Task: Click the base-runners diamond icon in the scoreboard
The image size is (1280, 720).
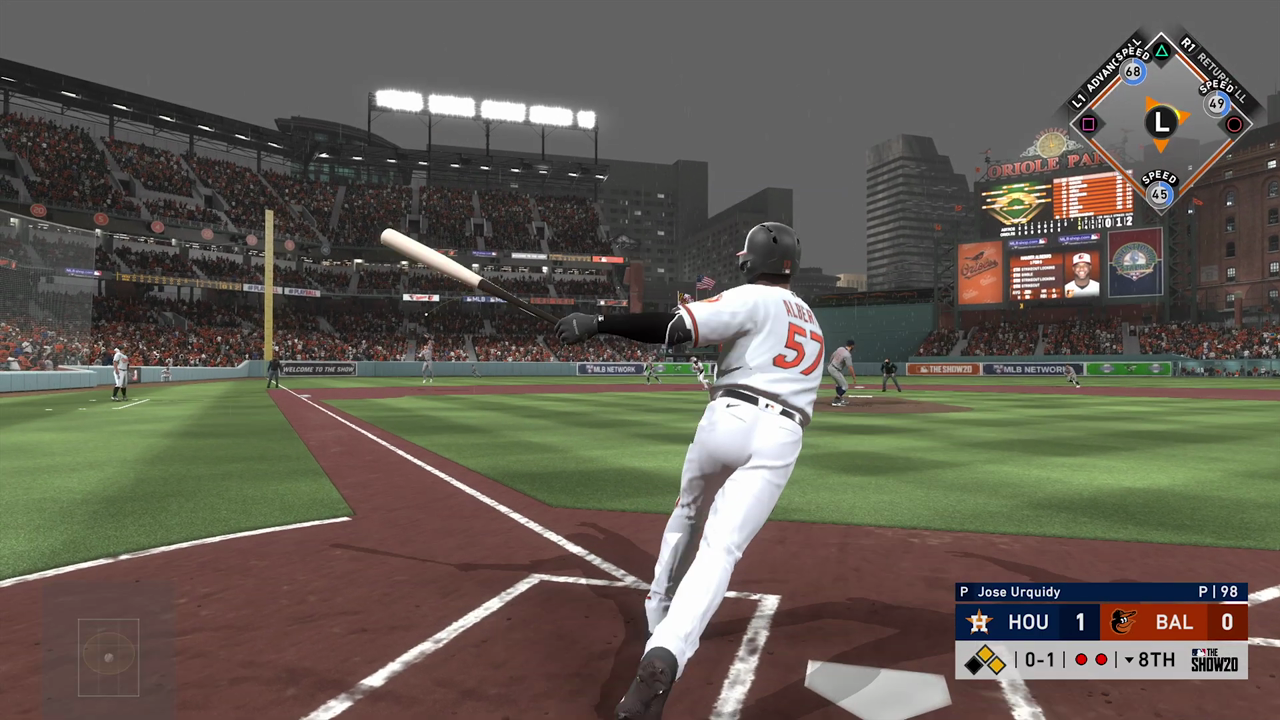Action: (985, 660)
